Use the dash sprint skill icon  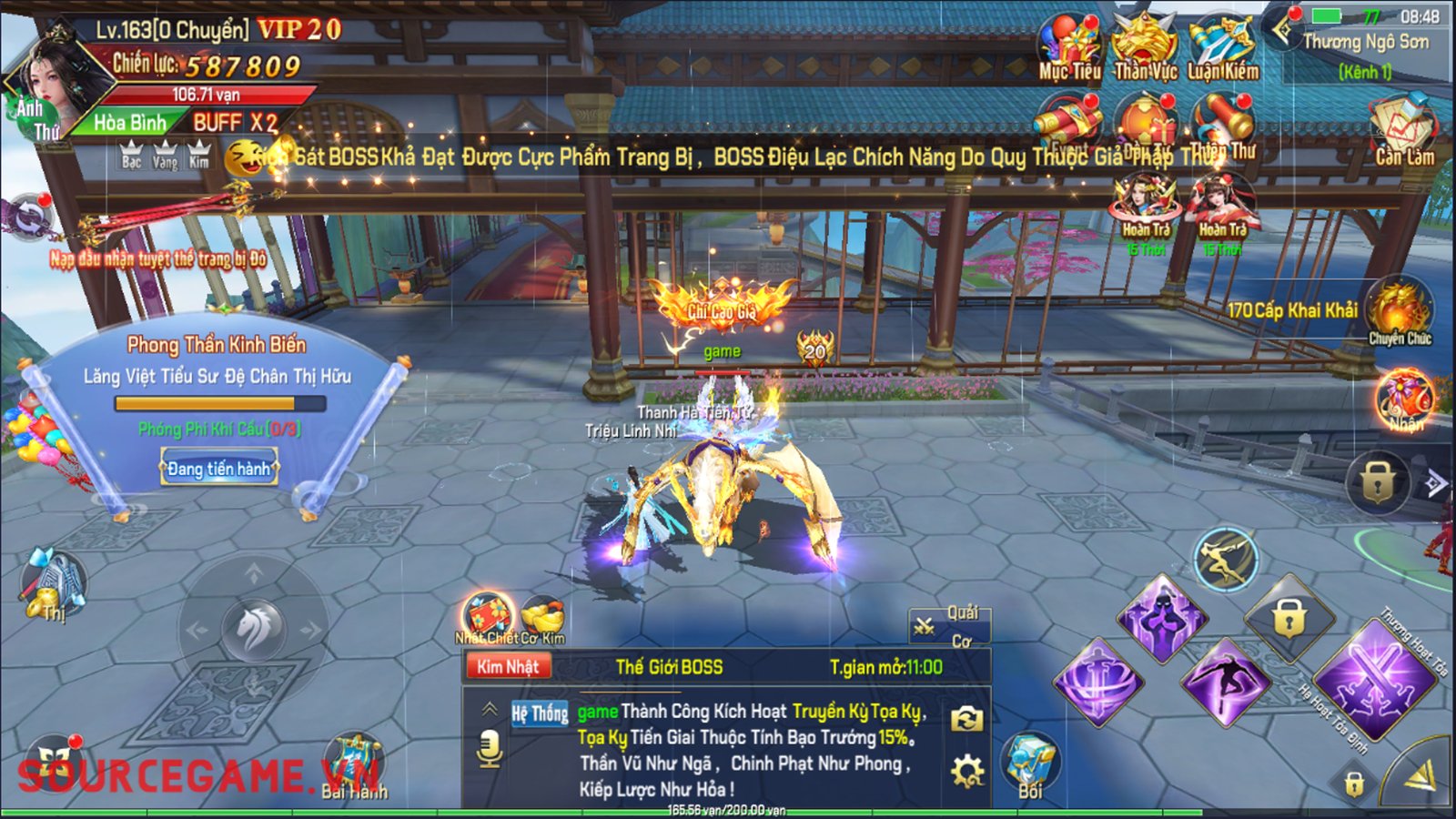tap(1225, 558)
